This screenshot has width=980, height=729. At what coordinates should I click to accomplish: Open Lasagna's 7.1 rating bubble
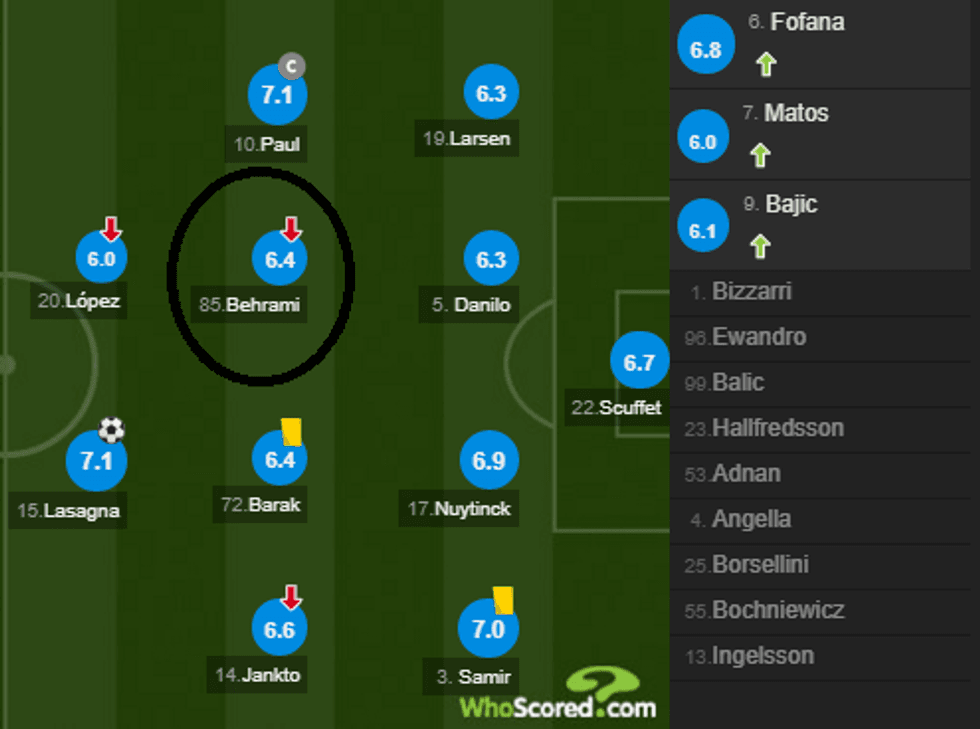[96, 462]
